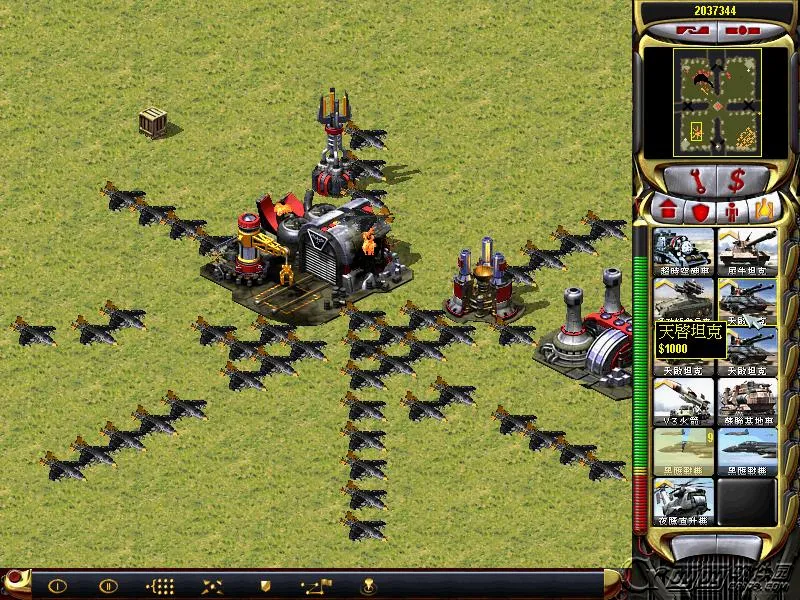Queue a Rhino Tank (犀牛坦克)

click(747, 252)
